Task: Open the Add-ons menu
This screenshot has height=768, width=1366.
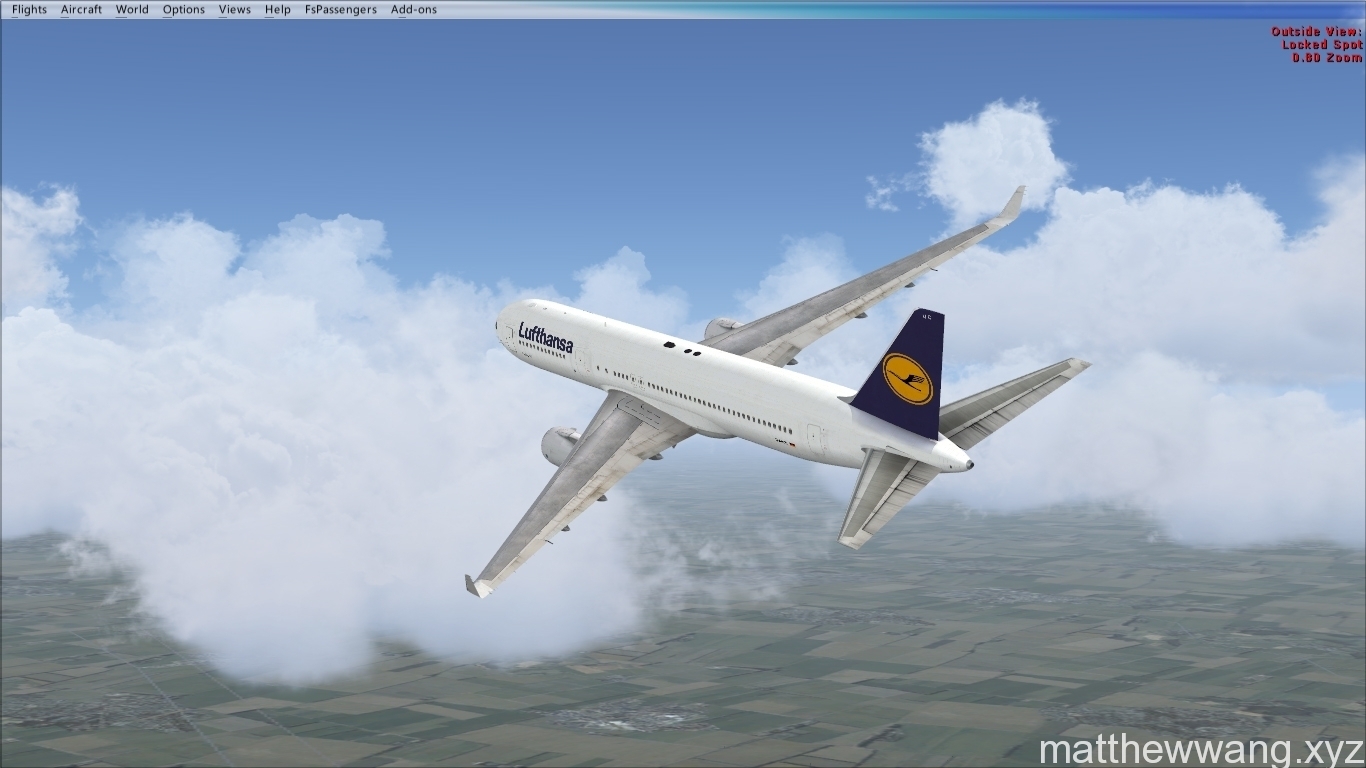Action: (414, 10)
